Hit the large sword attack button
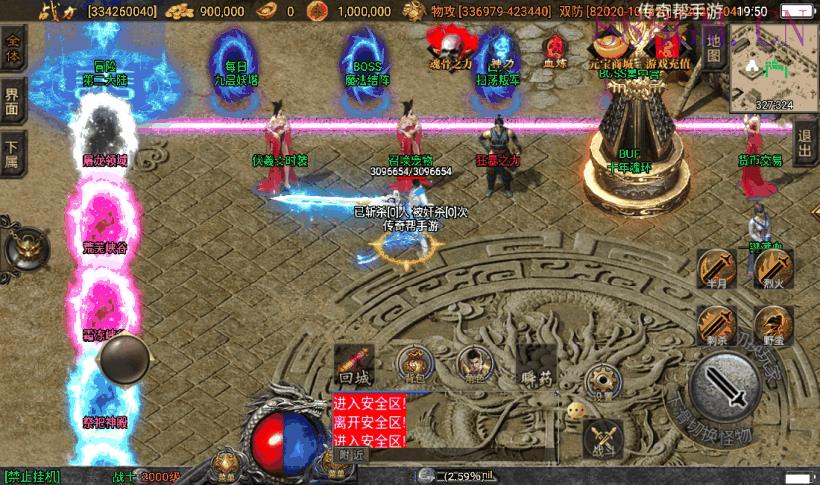Viewport: 820px width, 485px height. click(x=725, y=385)
